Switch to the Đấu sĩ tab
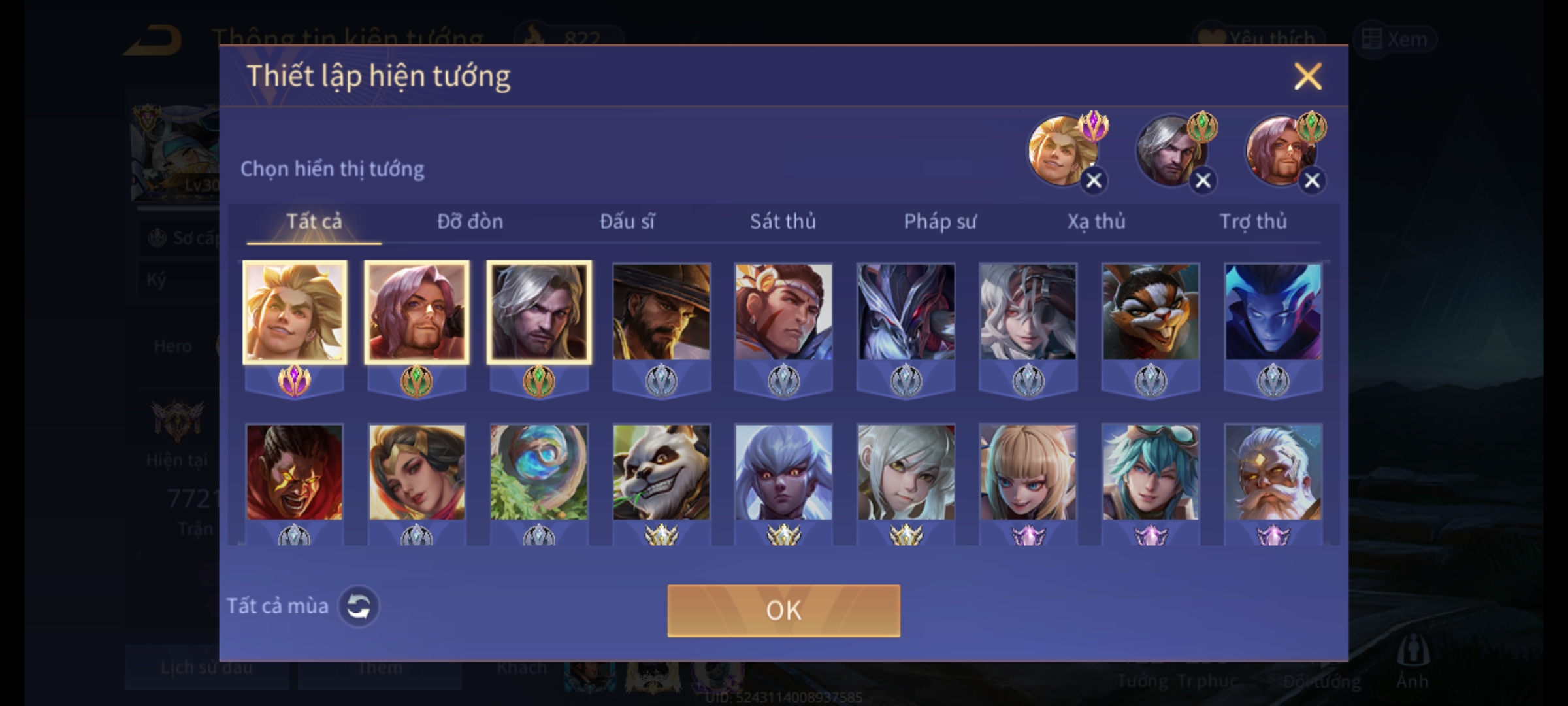Image resolution: width=1568 pixels, height=706 pixels. point(627,222)
